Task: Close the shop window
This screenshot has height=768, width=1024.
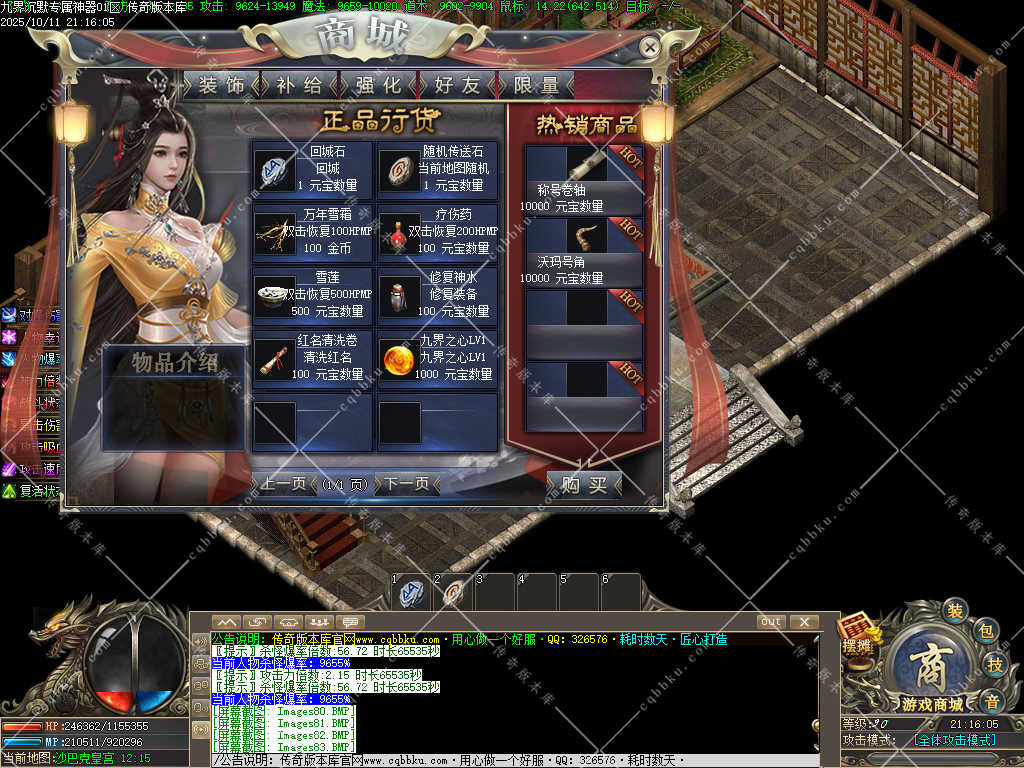Action: 650,46
